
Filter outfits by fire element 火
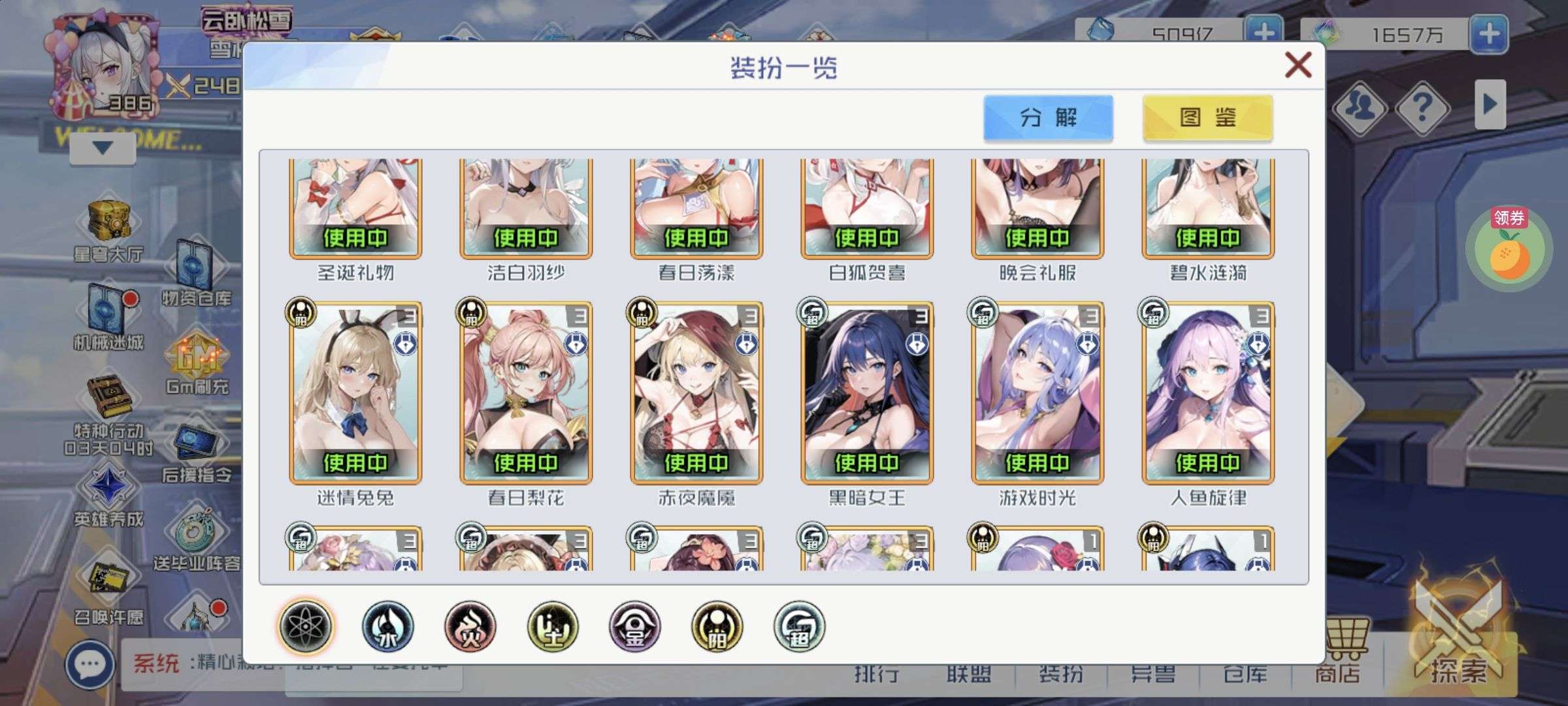click(470, 626)
